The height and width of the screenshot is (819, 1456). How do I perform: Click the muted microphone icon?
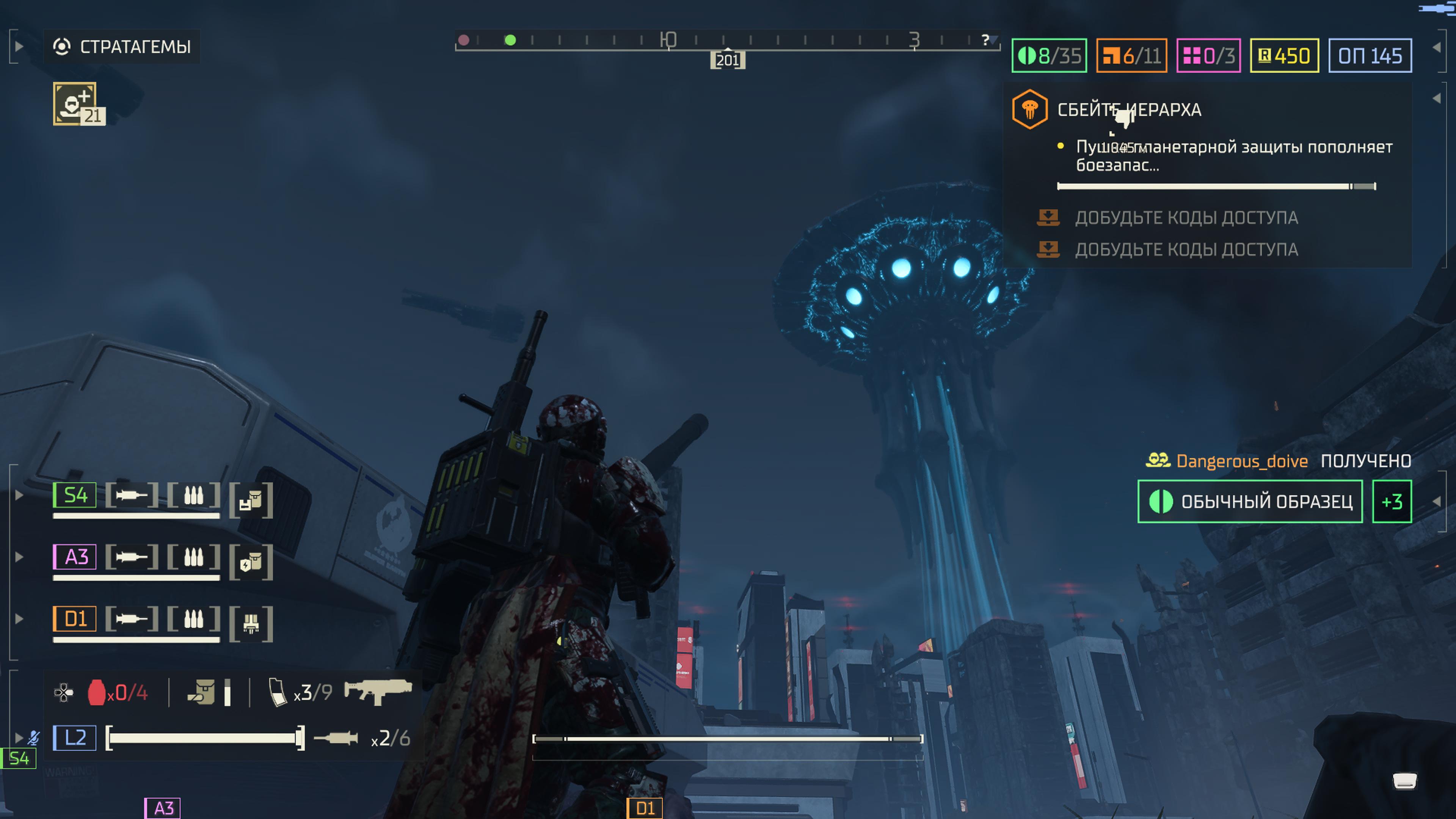click(34, 738)
